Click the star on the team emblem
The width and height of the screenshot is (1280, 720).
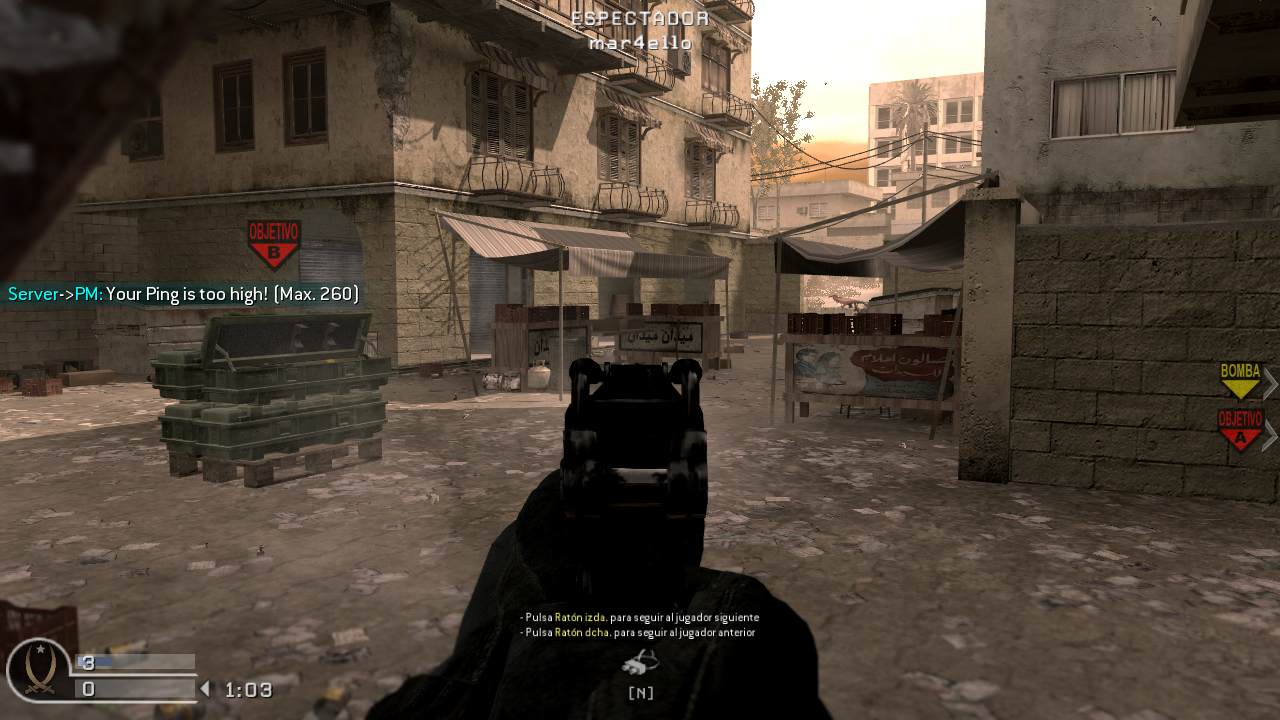40,650
